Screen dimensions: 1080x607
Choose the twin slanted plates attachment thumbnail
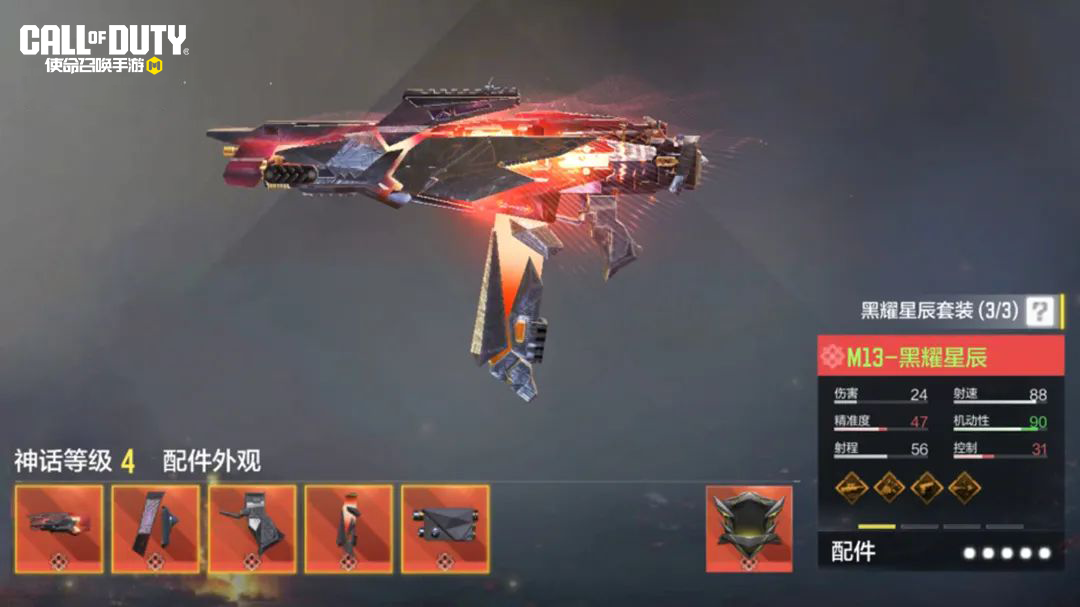[x=155, y=528]
